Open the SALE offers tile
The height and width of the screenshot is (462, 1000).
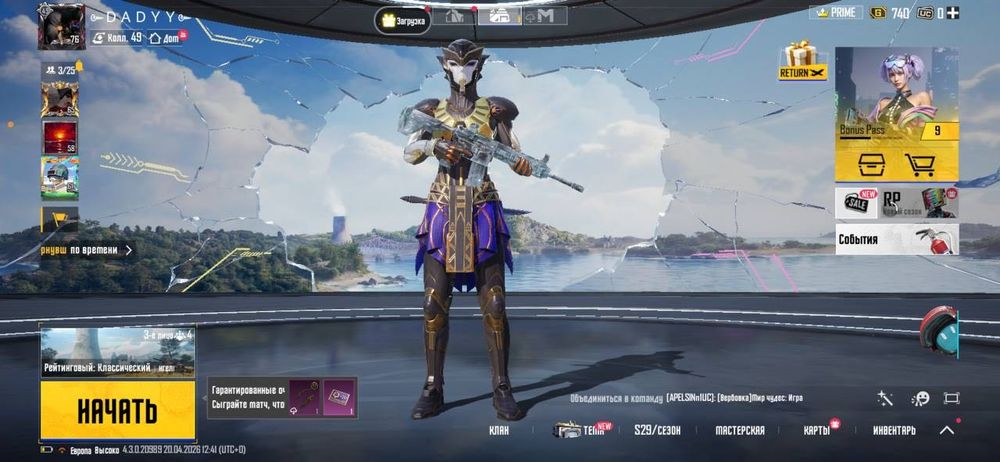coord(856,203)
